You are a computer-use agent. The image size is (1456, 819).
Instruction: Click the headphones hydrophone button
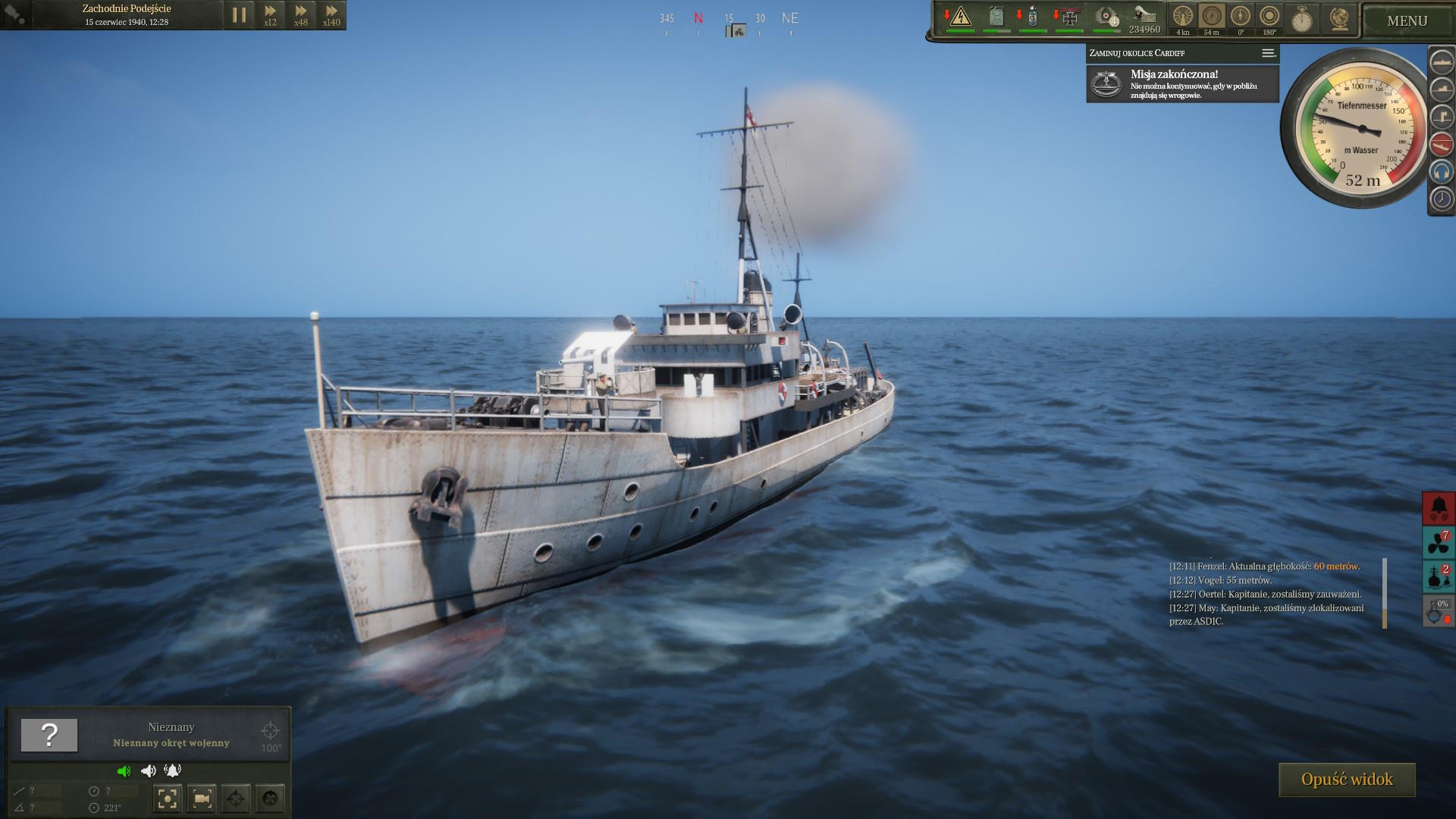[x=1441, y=171]
